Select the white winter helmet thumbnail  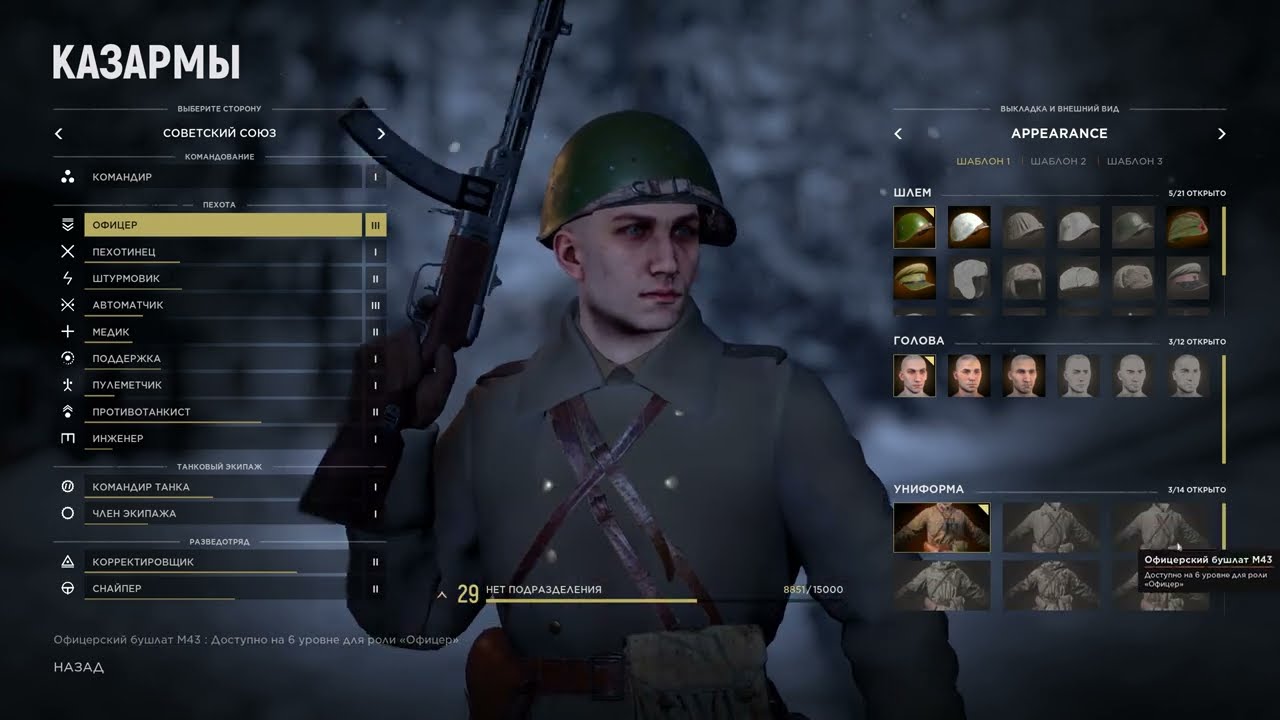pos(969,227)
